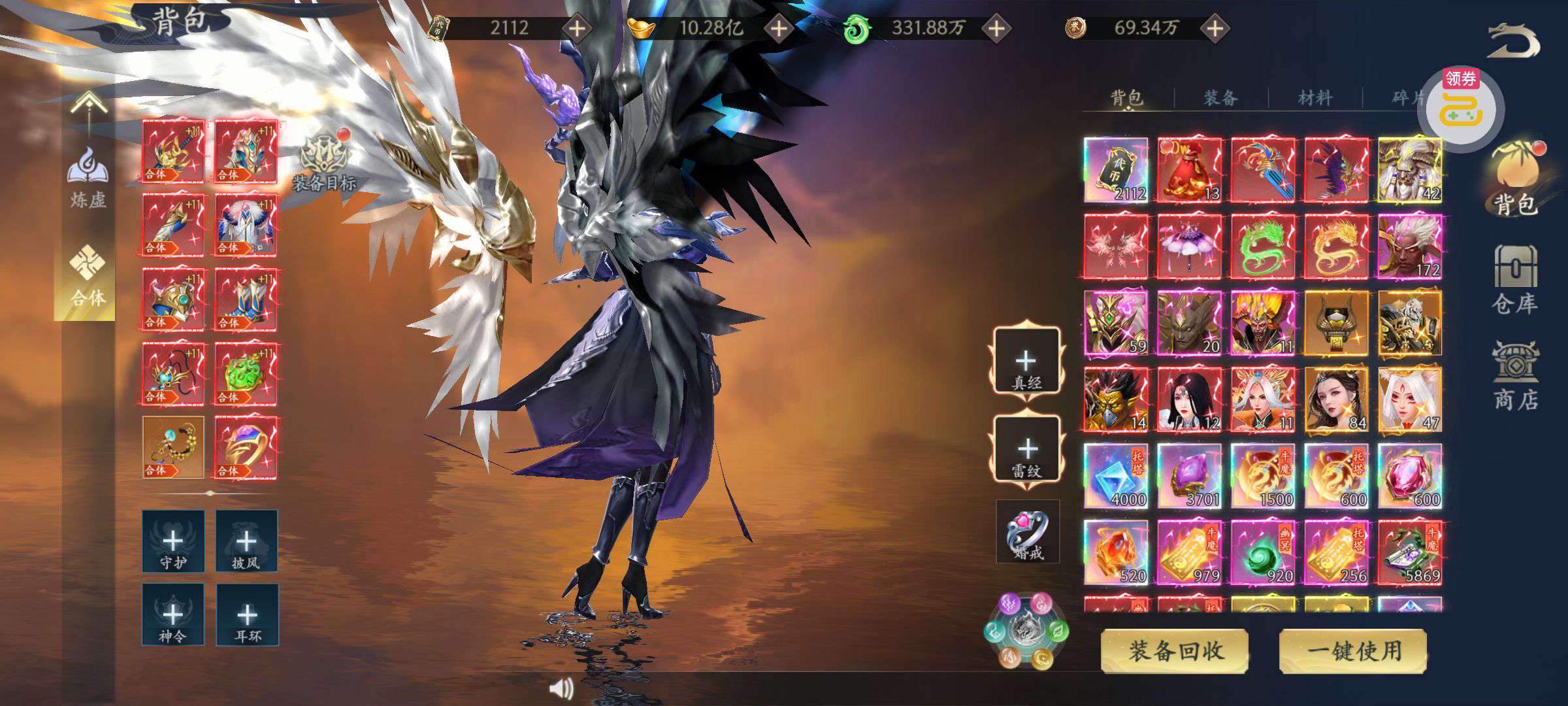Go to the 商店 shop
Viewport: 1568px width, 706px height.
coord(1515,375)
